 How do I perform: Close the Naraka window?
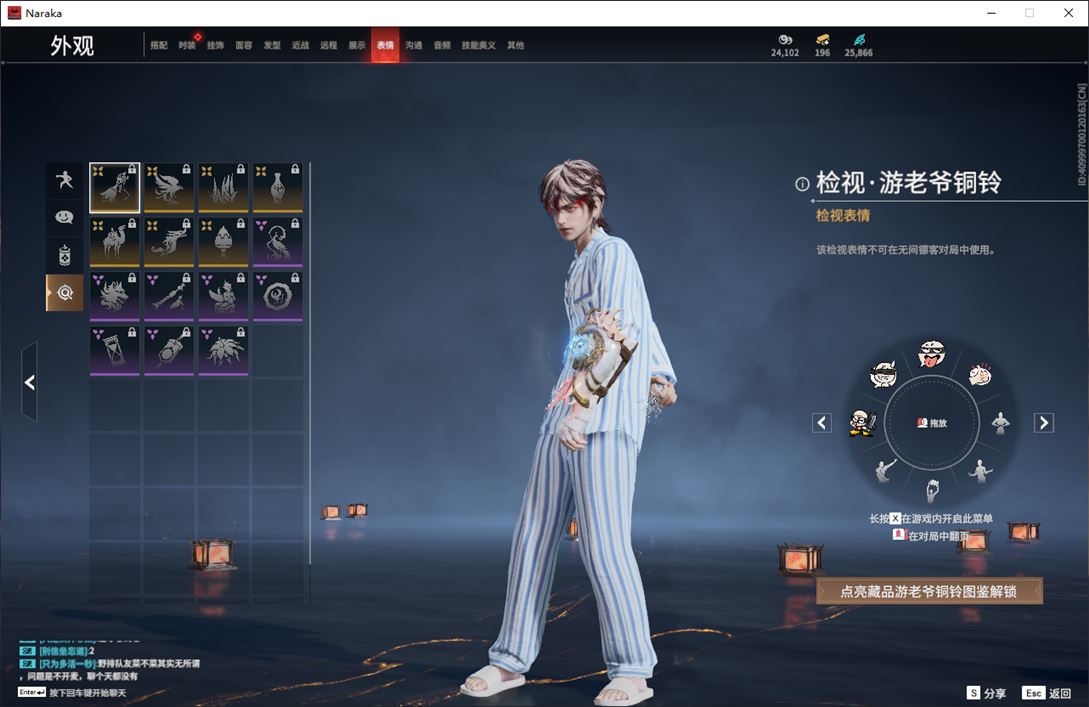click(x=1067, y=13)
